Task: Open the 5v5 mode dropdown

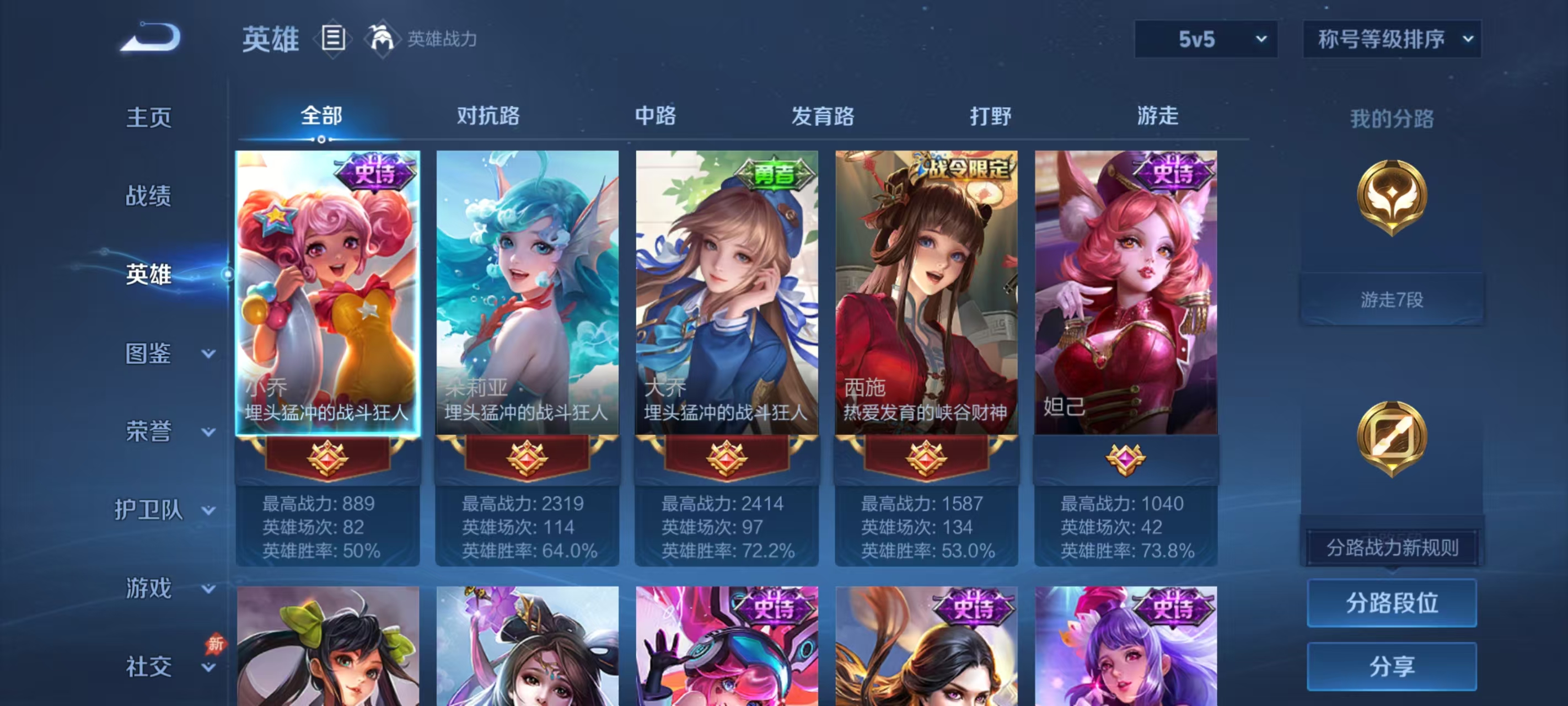Action: 1205,39
